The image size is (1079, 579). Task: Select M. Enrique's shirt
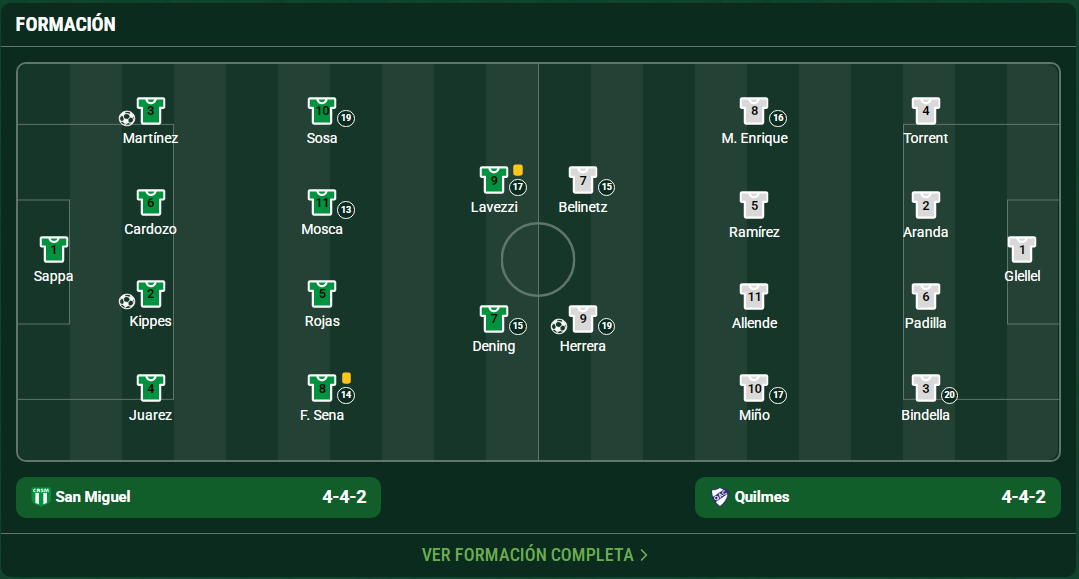coord(754,111)
